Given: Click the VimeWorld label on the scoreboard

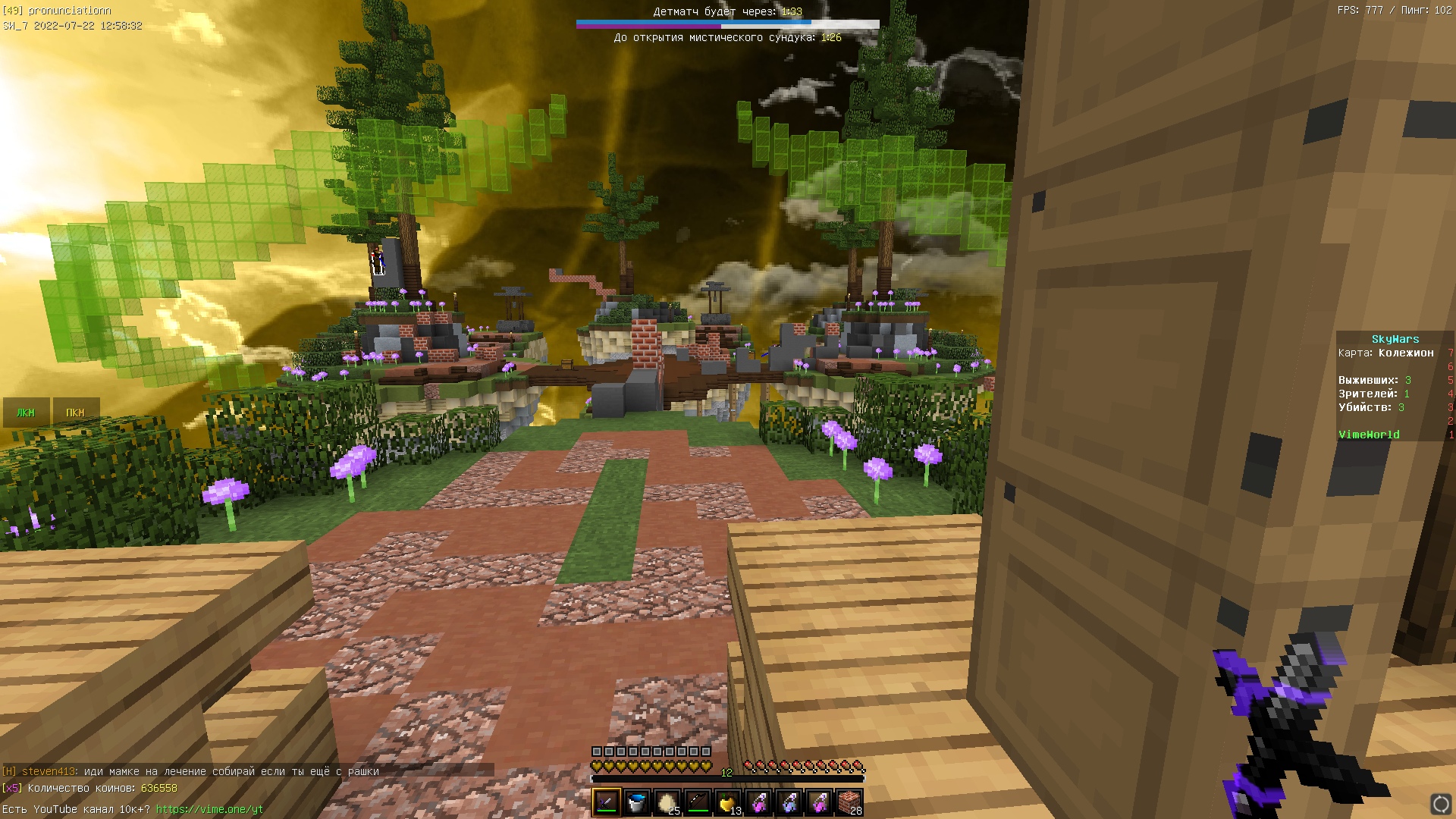Looking at the screenshot, I should [1368, 434].
